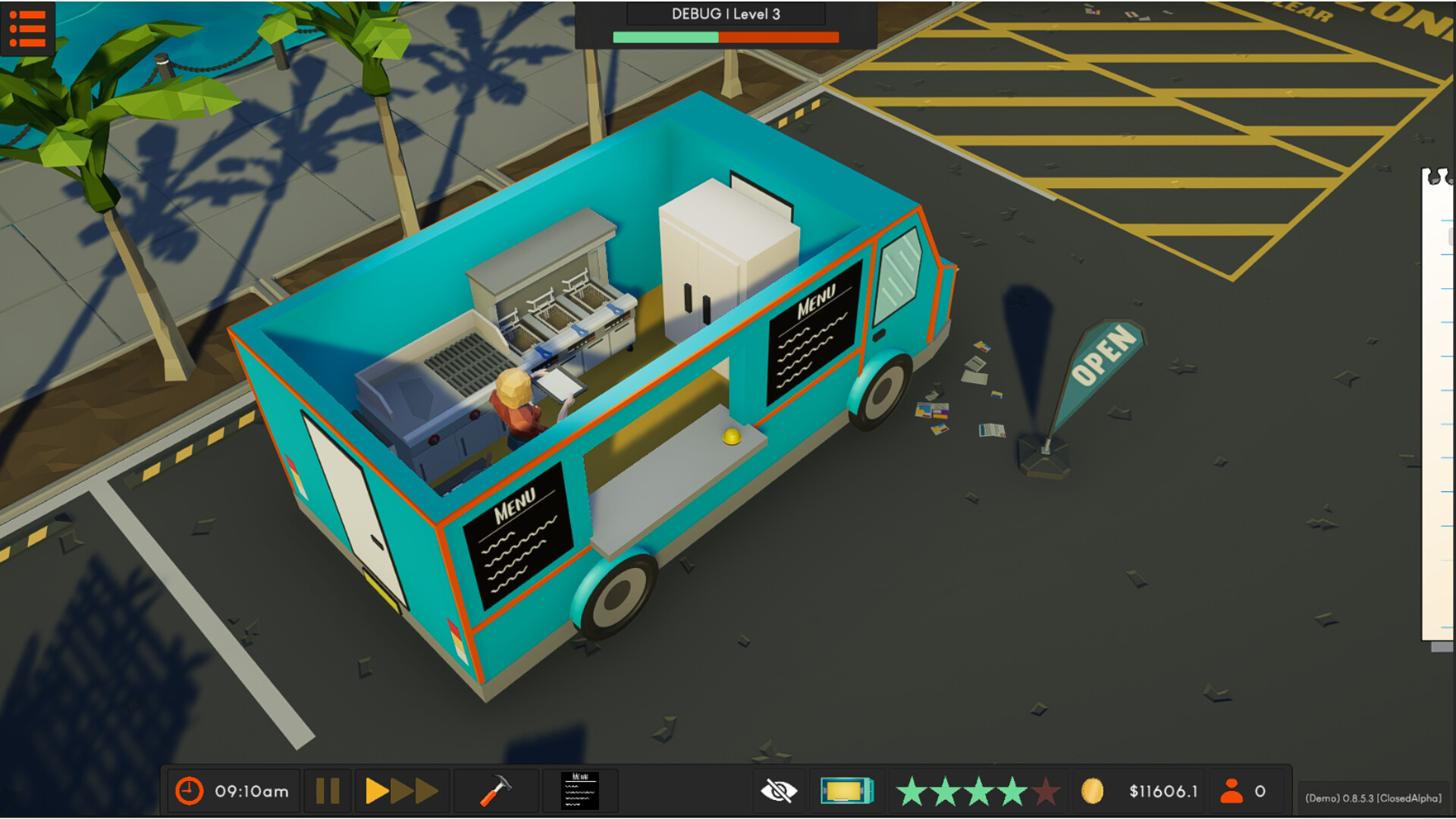Screen dimensions: 1456x819
Task: Ring the yellow service bell on the counter
Action: (x=730, y=435)
